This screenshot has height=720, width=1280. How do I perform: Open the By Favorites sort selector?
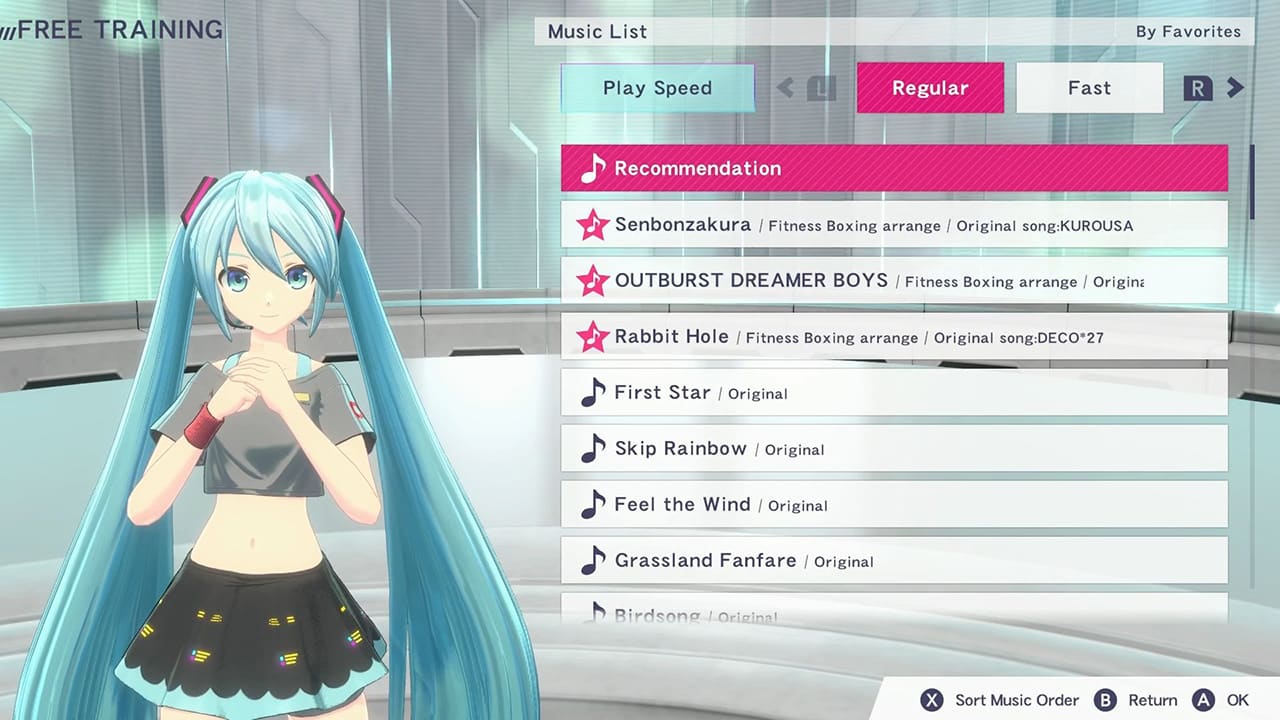tap(1188, 31)
